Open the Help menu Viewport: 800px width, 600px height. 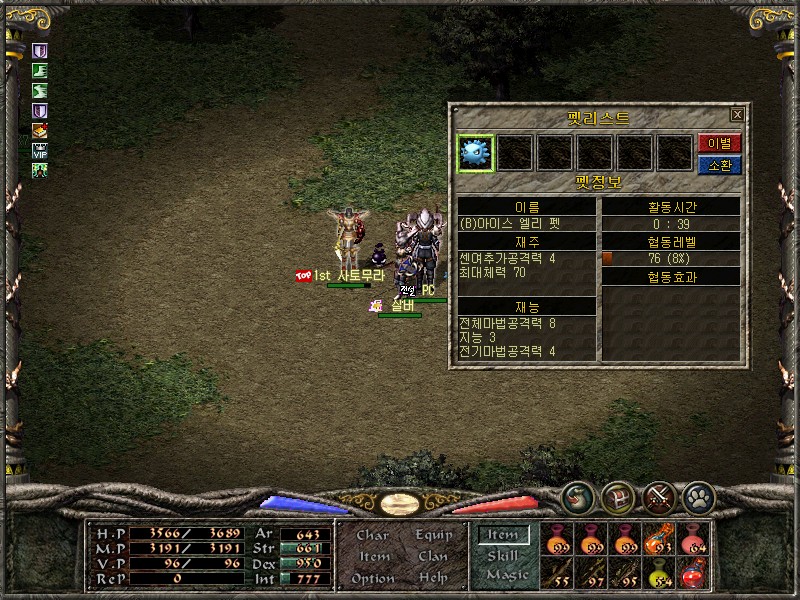click(434, 578)
